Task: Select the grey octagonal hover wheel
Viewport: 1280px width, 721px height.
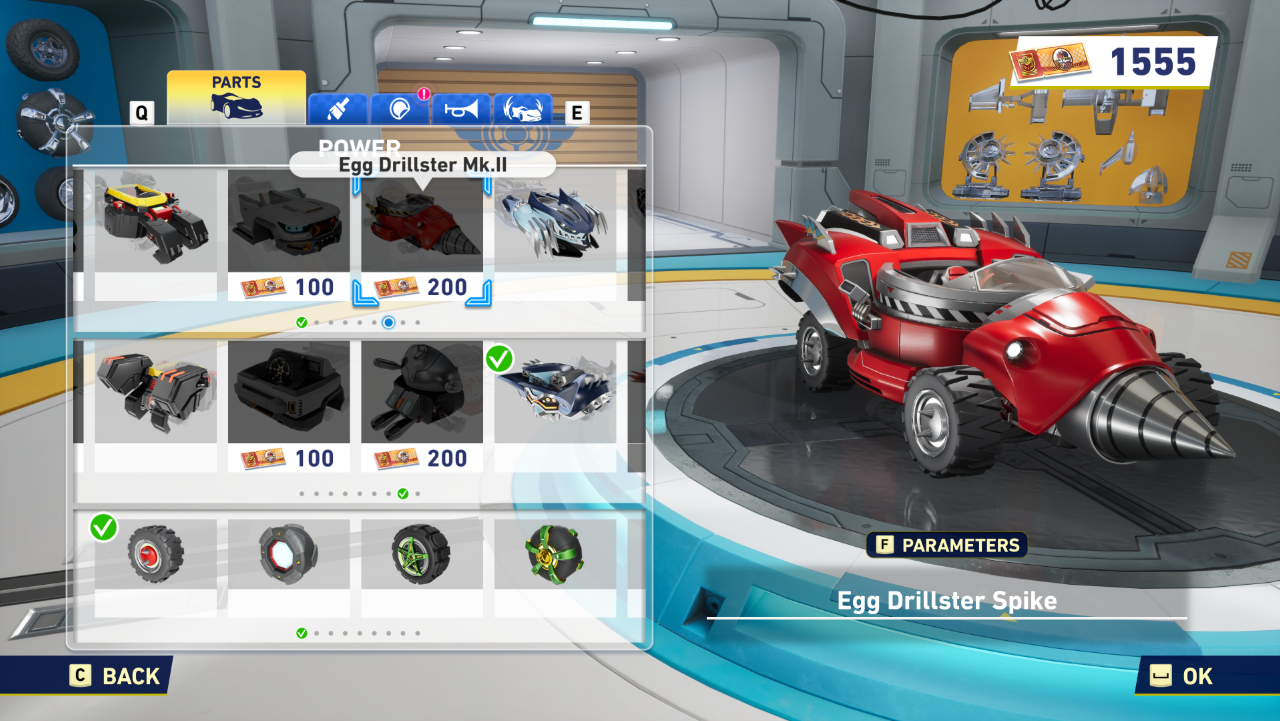Action: (x=288, y=553)
